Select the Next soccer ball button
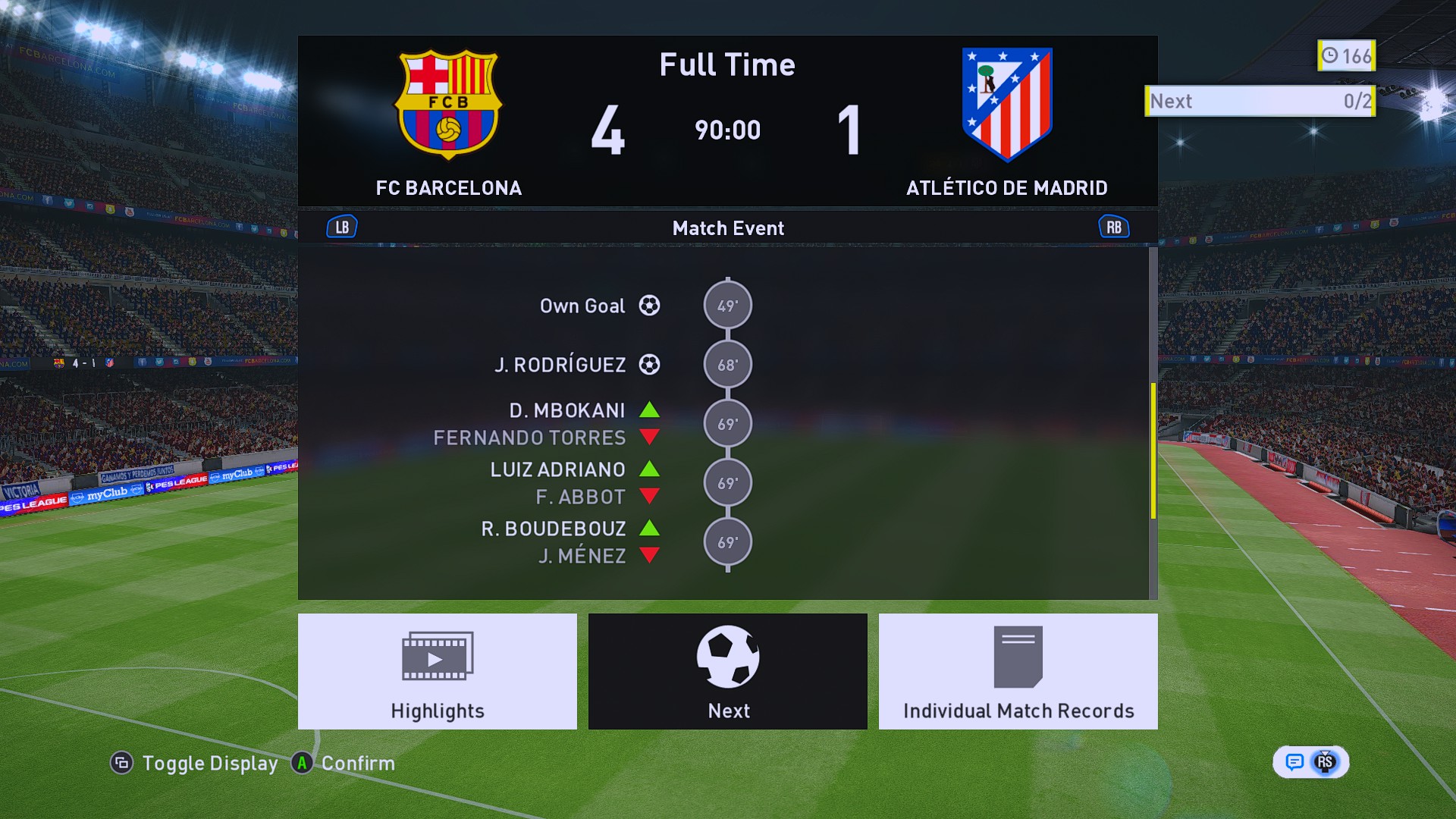 (x=727, y=671)
